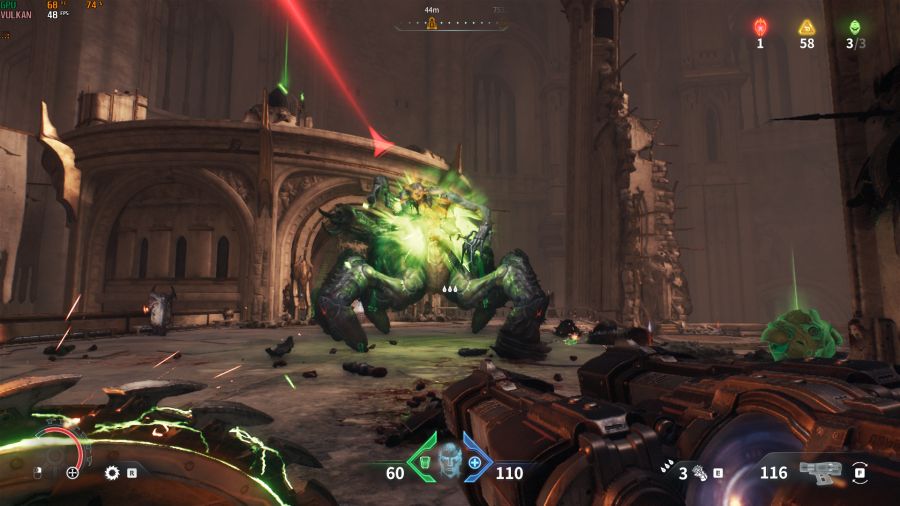
Task: Select the red ruby resource icon
Action: tap(760, 27)
